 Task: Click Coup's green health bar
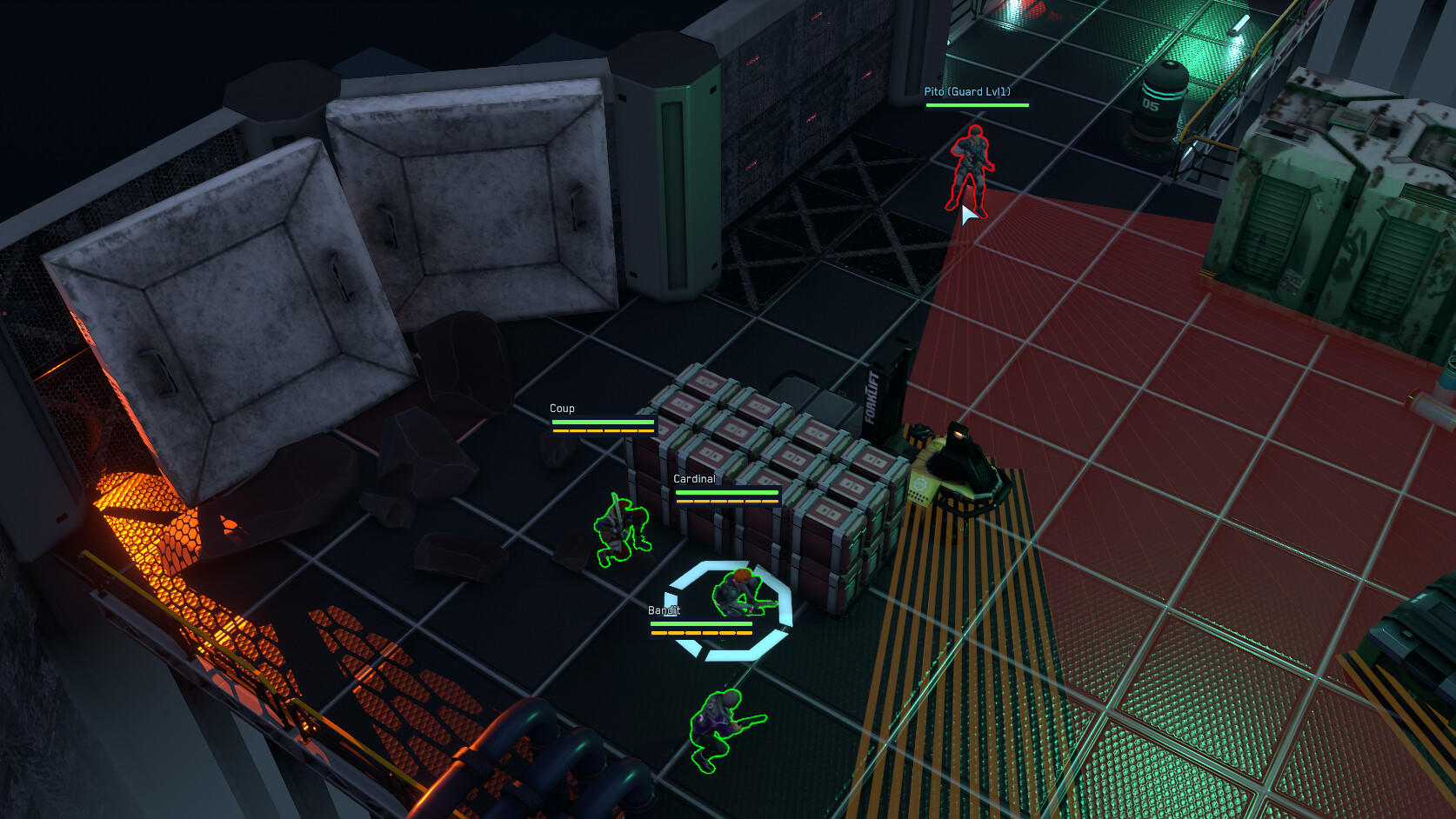tap(601, 420)
